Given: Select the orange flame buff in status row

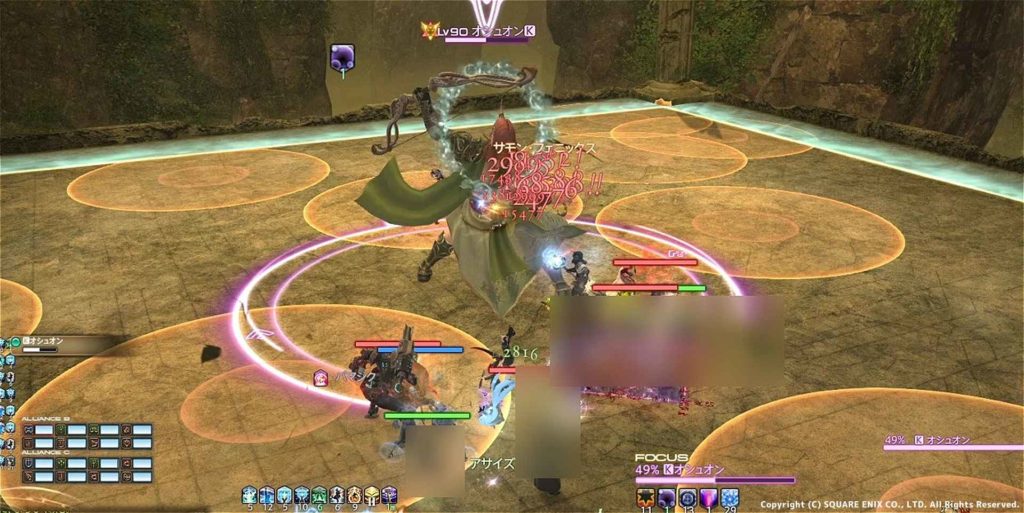Looking at the screenshot, I should coord(353,494).
